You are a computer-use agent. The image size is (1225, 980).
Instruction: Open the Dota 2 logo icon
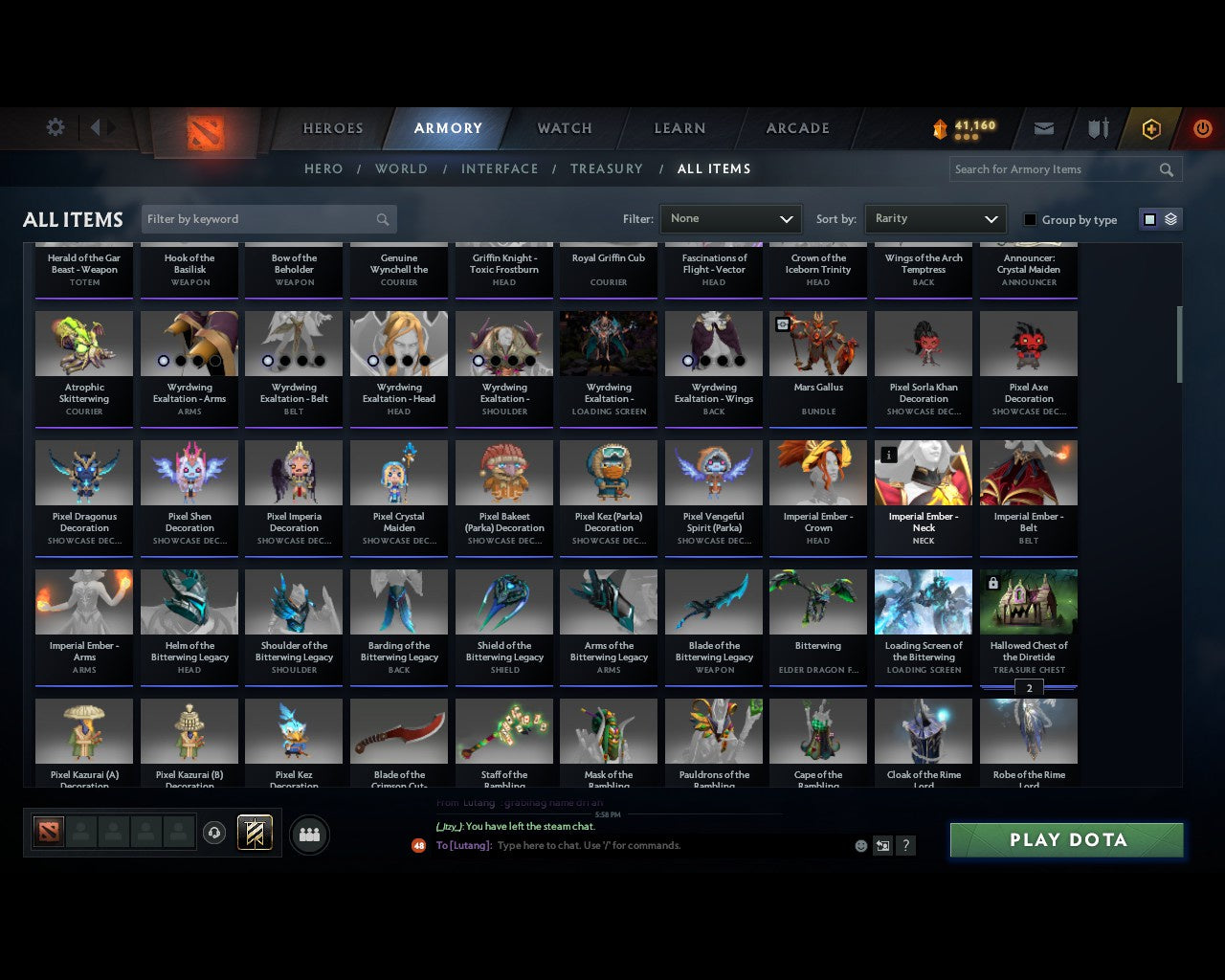click(203, 134)
